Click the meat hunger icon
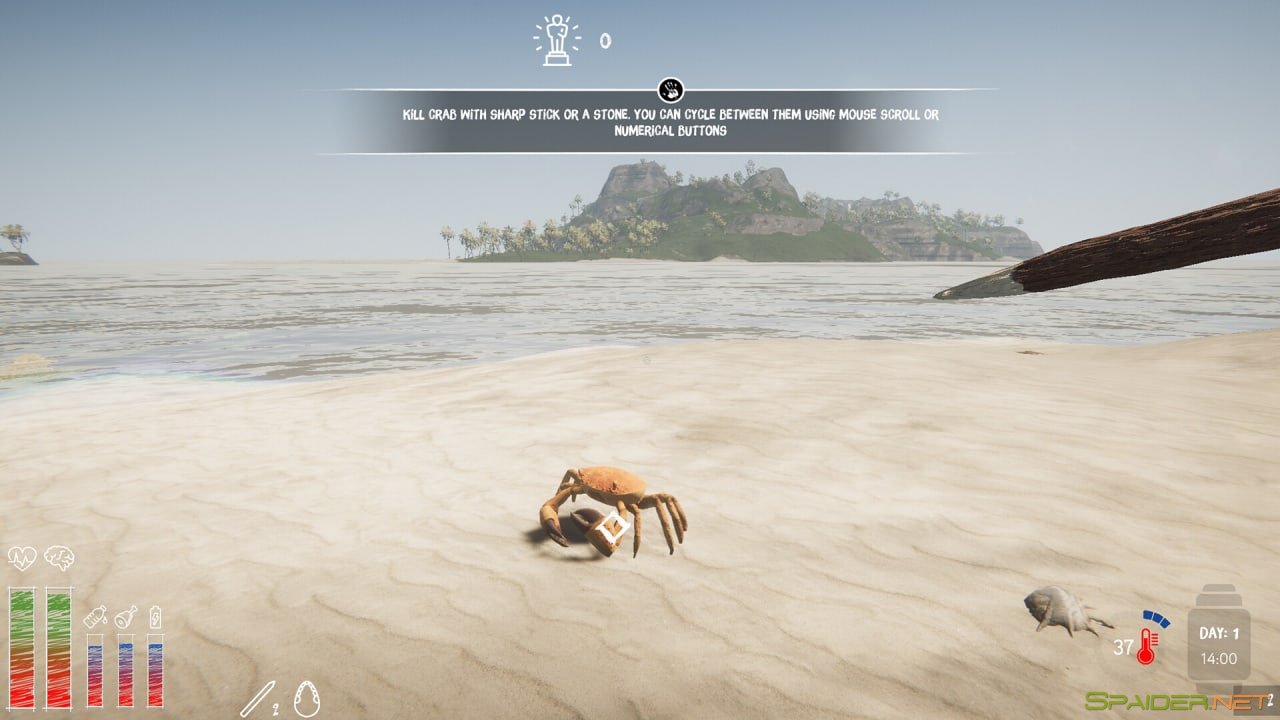The image size is (1280, 720). (x=123, y=617)
